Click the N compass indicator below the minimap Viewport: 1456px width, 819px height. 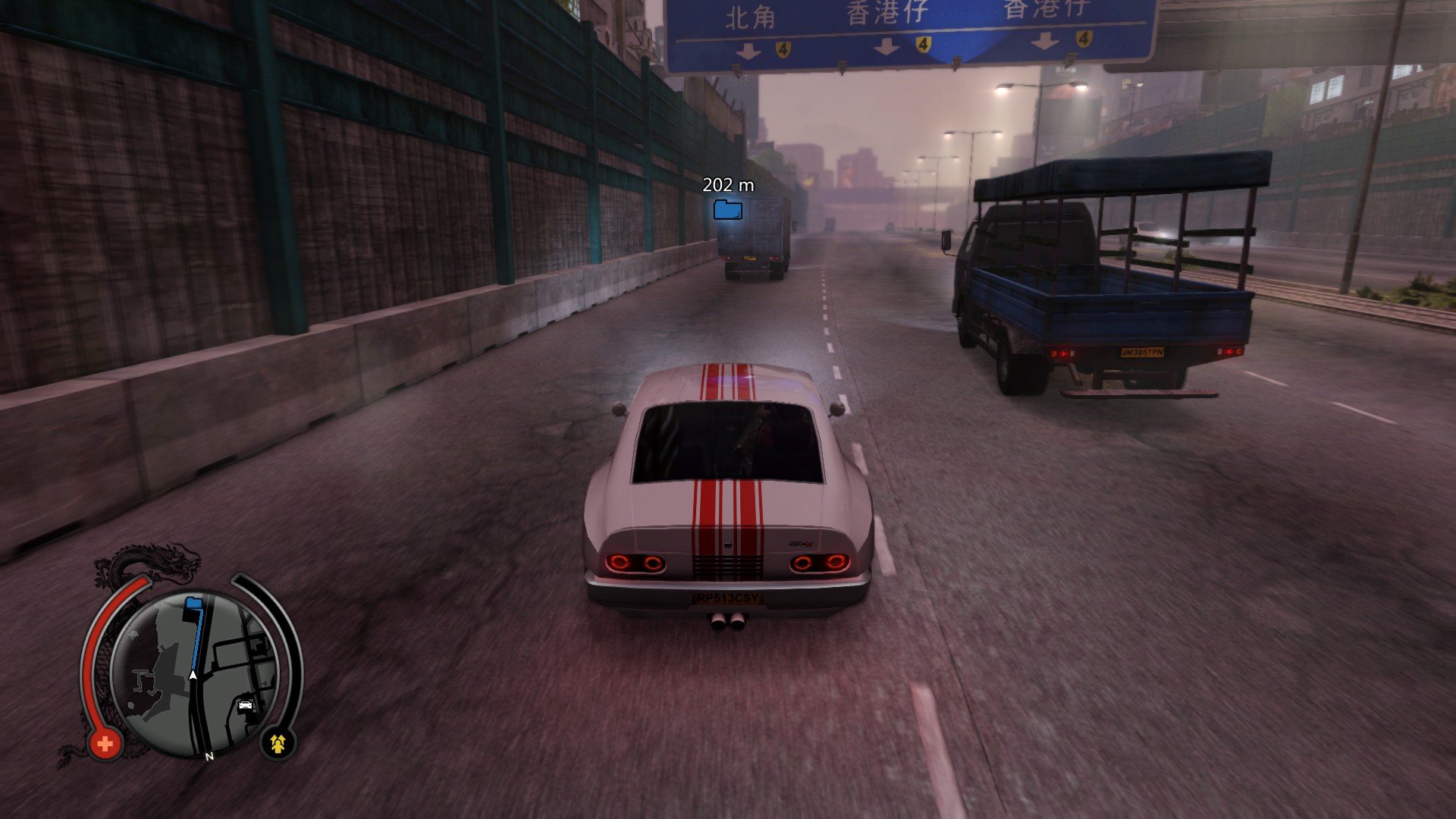(208, 755)
